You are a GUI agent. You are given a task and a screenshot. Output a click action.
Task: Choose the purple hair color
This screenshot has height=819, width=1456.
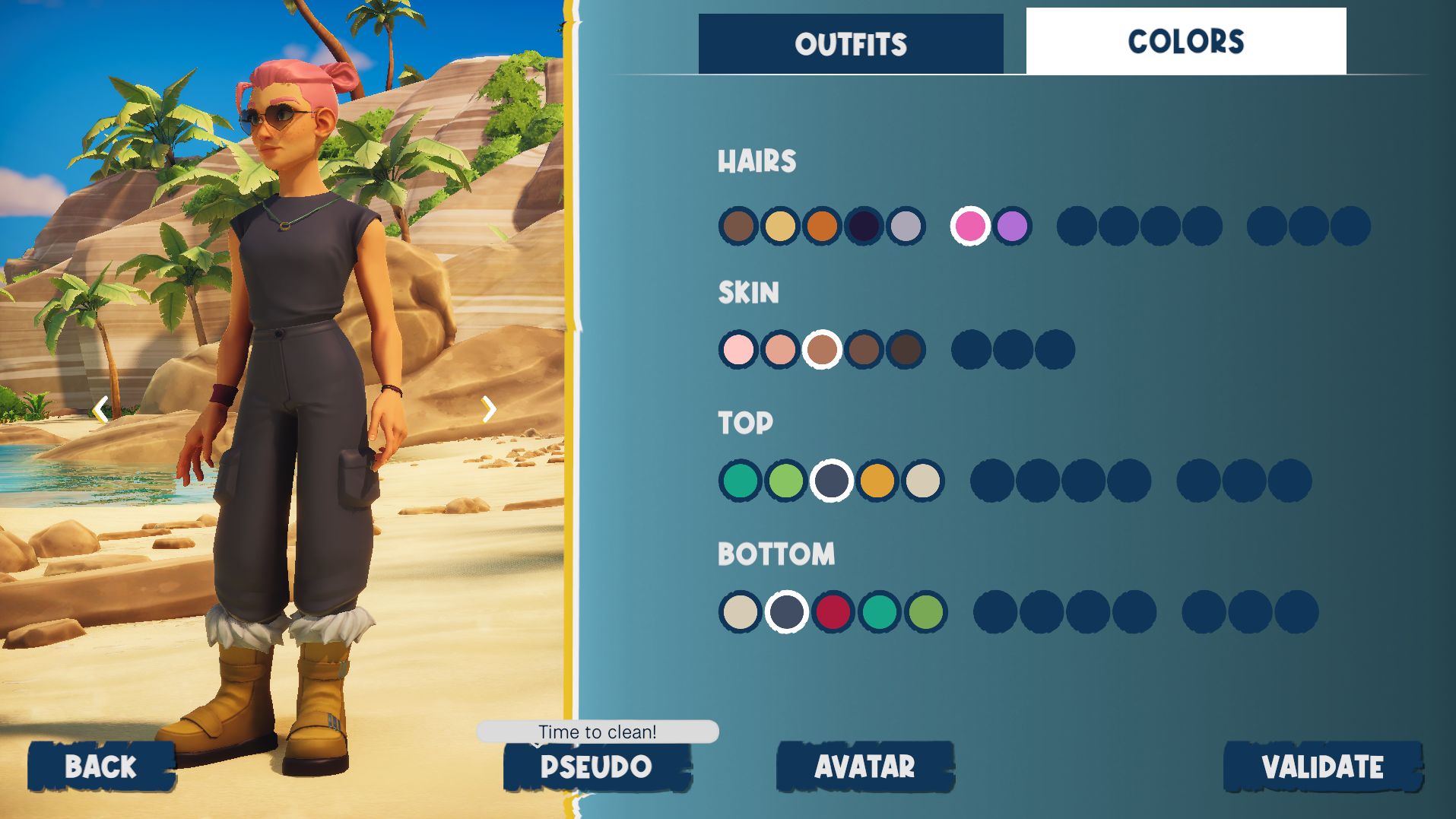click(1012, 226)
